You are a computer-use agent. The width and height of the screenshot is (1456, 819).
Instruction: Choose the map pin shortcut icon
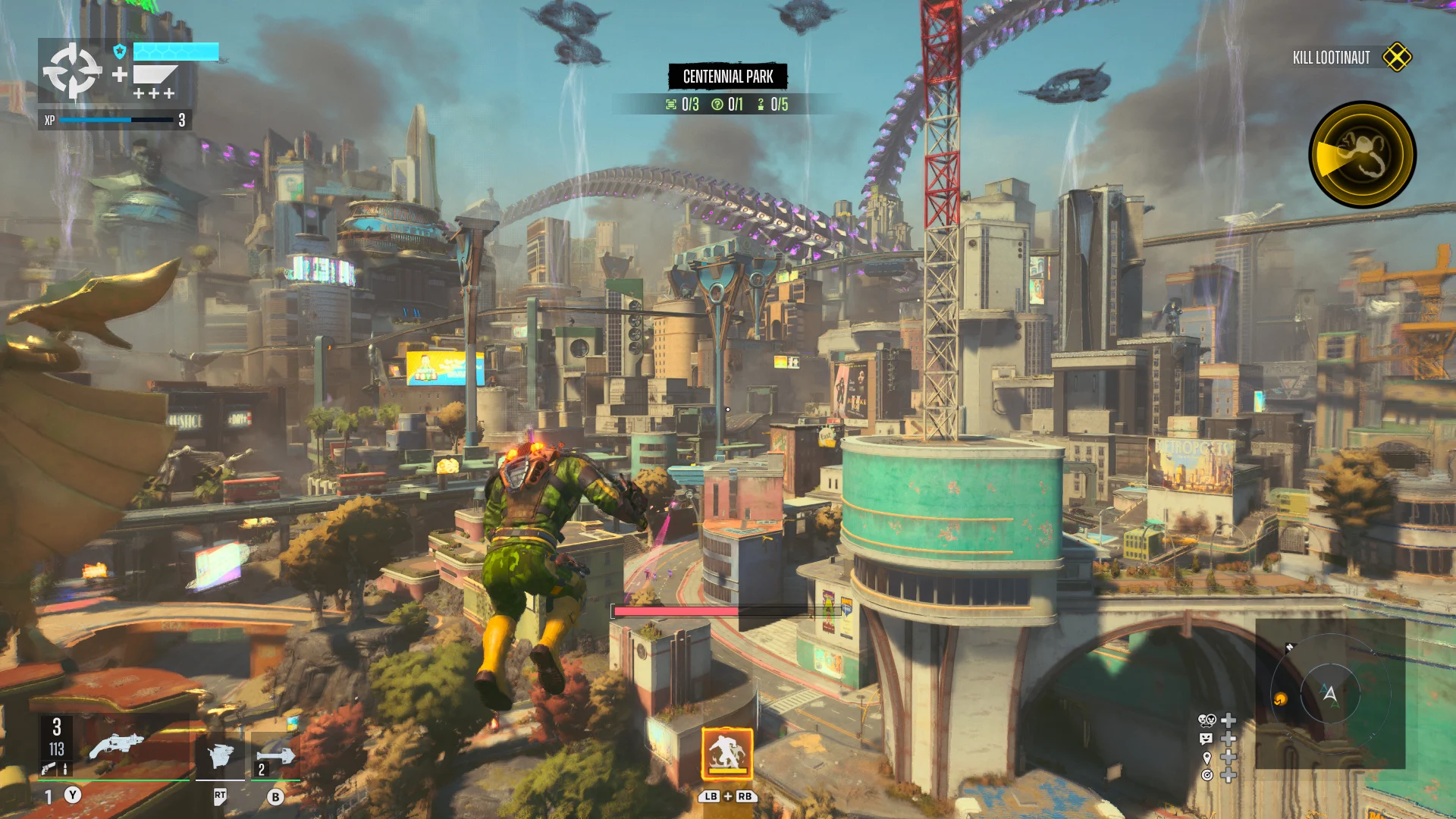click(x=1207, y=757)
